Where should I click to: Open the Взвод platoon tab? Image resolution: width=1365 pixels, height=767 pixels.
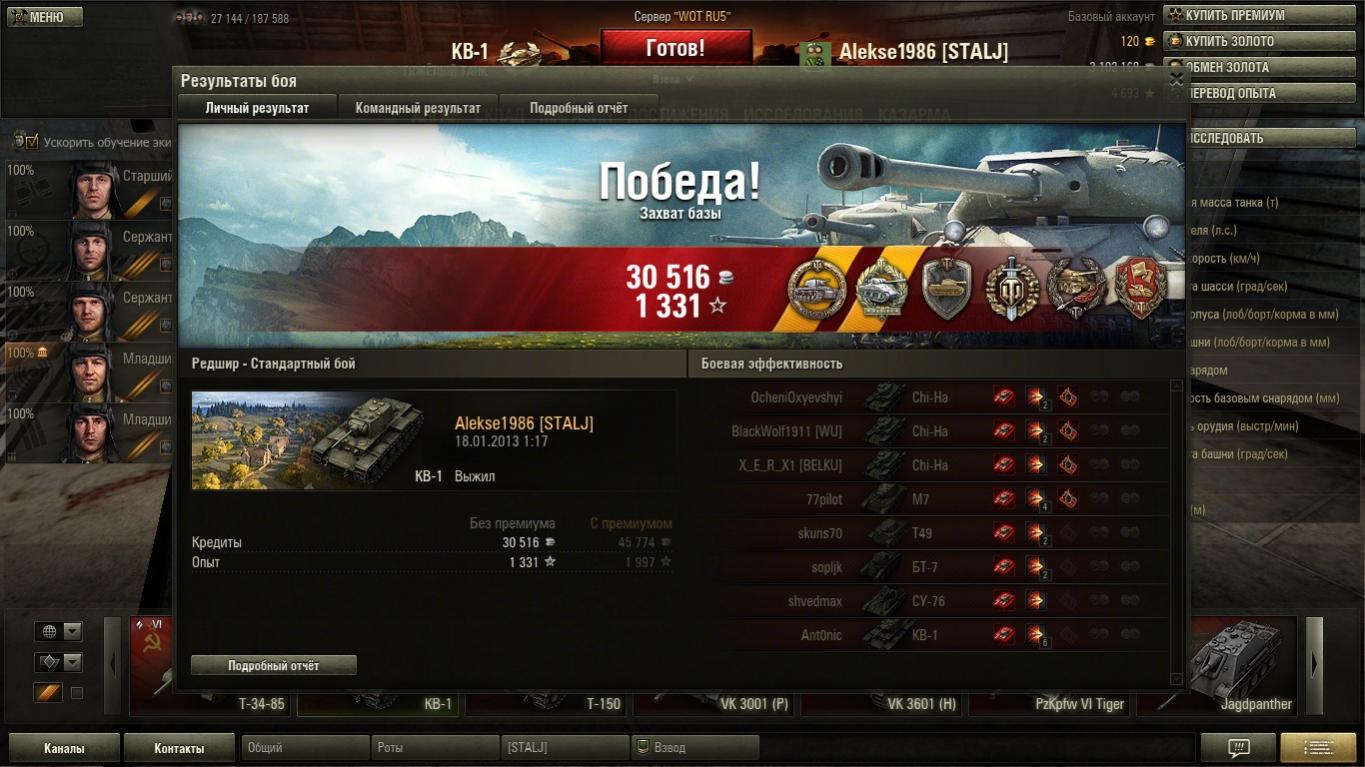695,748
